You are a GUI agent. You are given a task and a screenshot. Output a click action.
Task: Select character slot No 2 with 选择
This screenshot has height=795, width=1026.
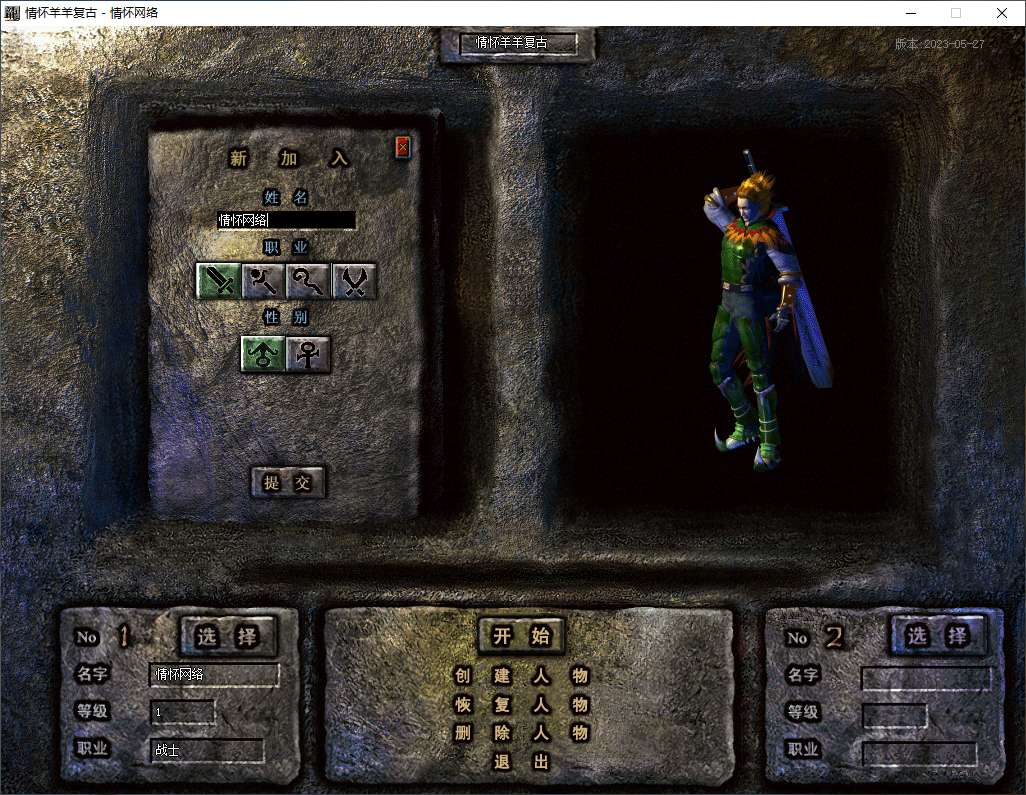pos(937,636)
